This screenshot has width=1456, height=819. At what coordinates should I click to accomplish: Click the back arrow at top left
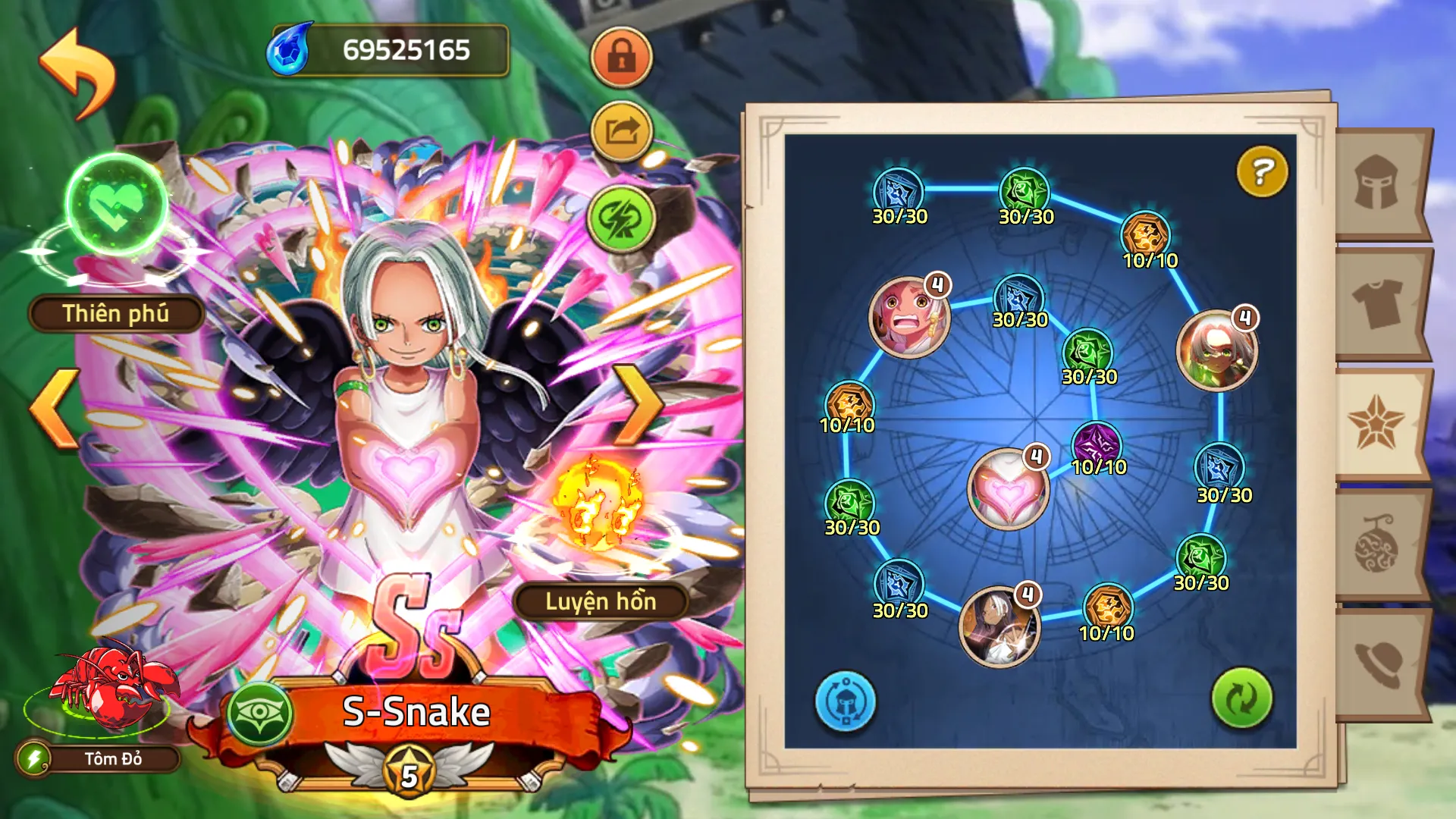click(76, 63)
